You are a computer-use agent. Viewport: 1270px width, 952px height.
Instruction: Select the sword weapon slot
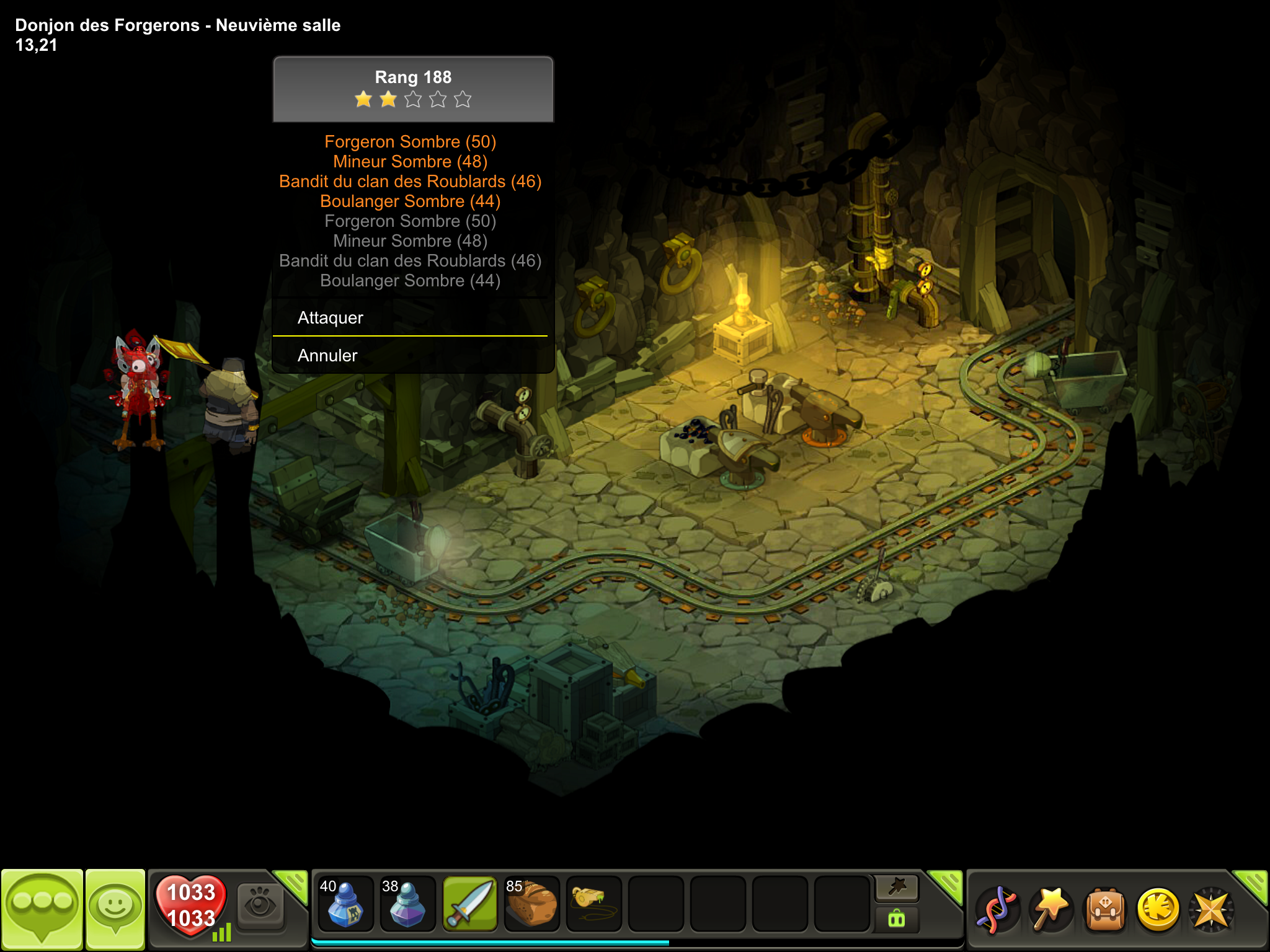tap(470, 904)
